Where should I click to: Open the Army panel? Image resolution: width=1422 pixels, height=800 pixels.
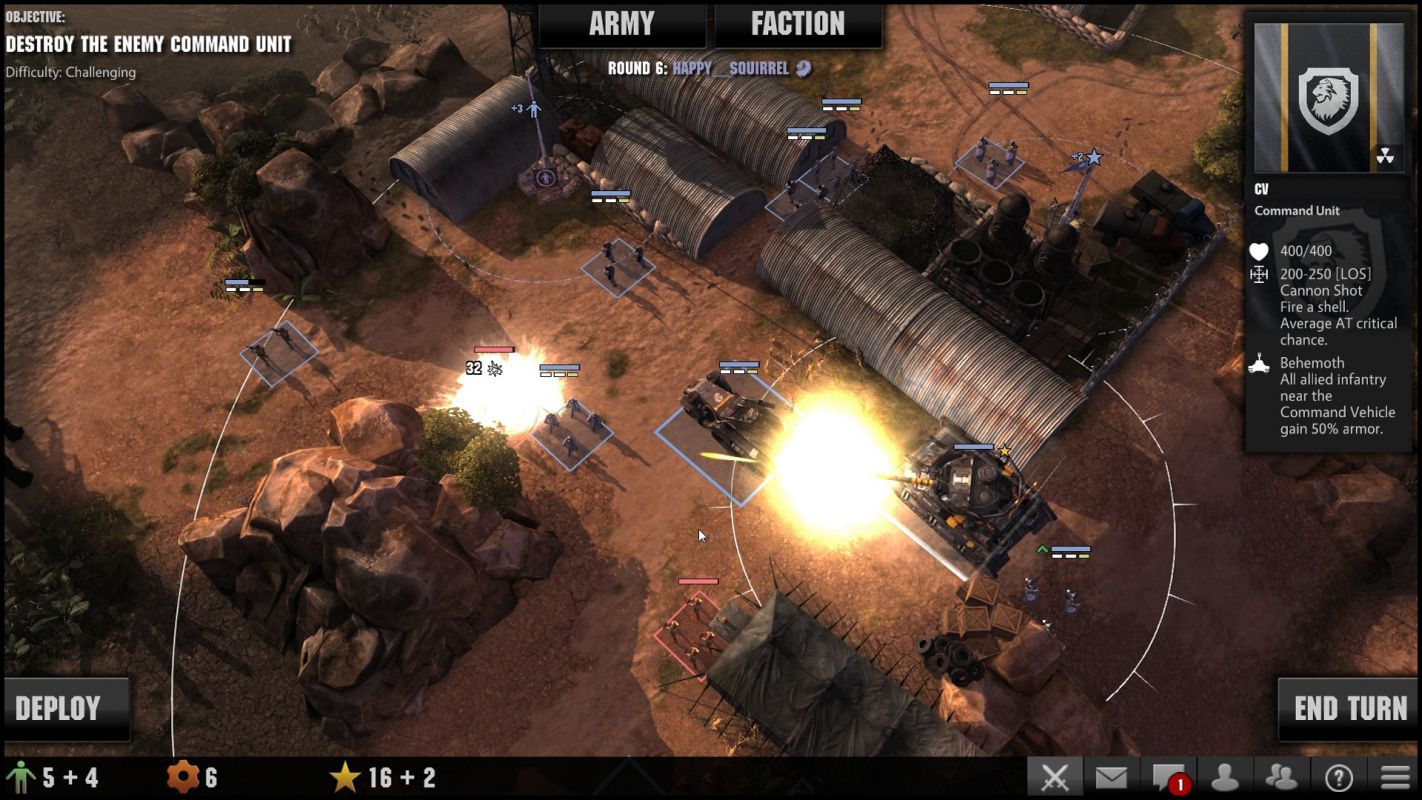click(621, 25)
